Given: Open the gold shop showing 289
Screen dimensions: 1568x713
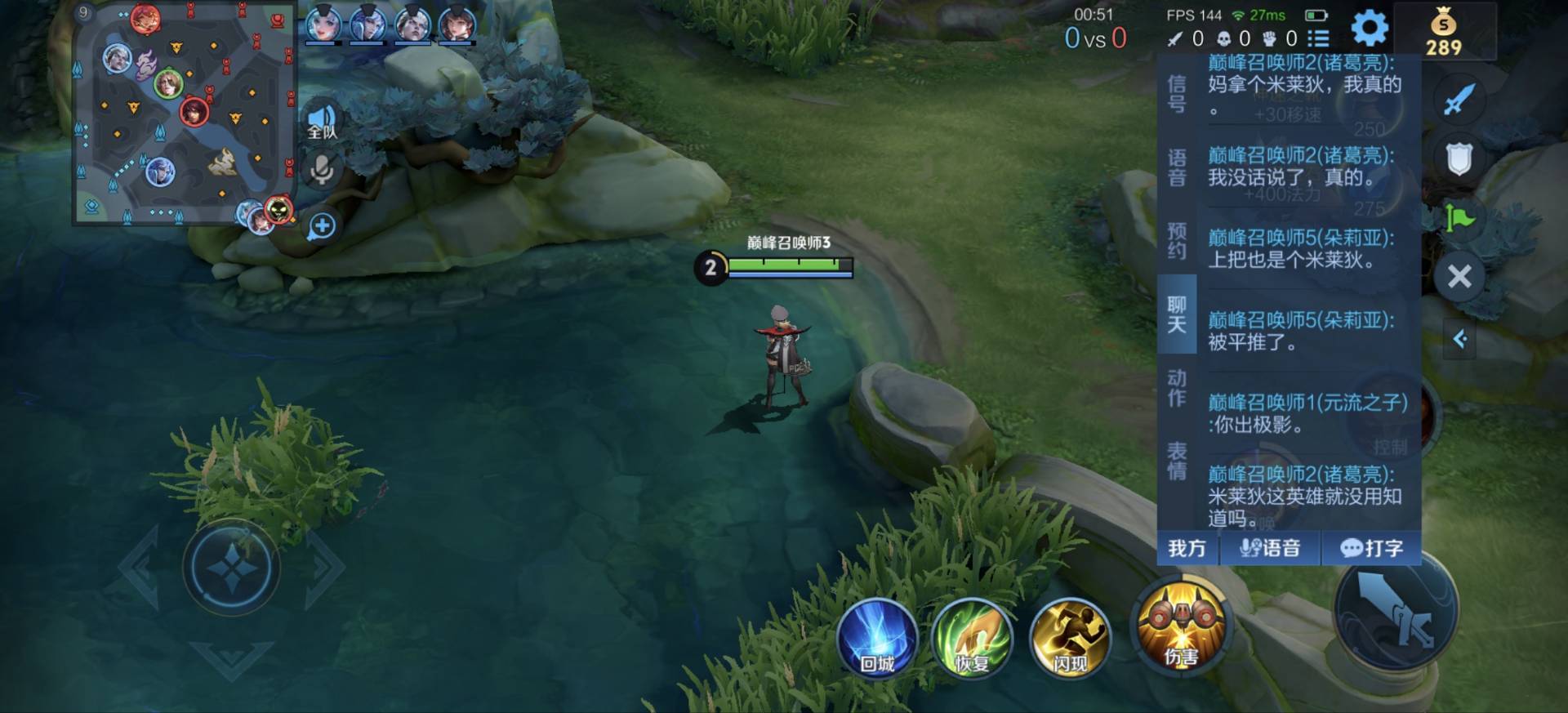Looking at the screenshot, I should pos(1444,33).
